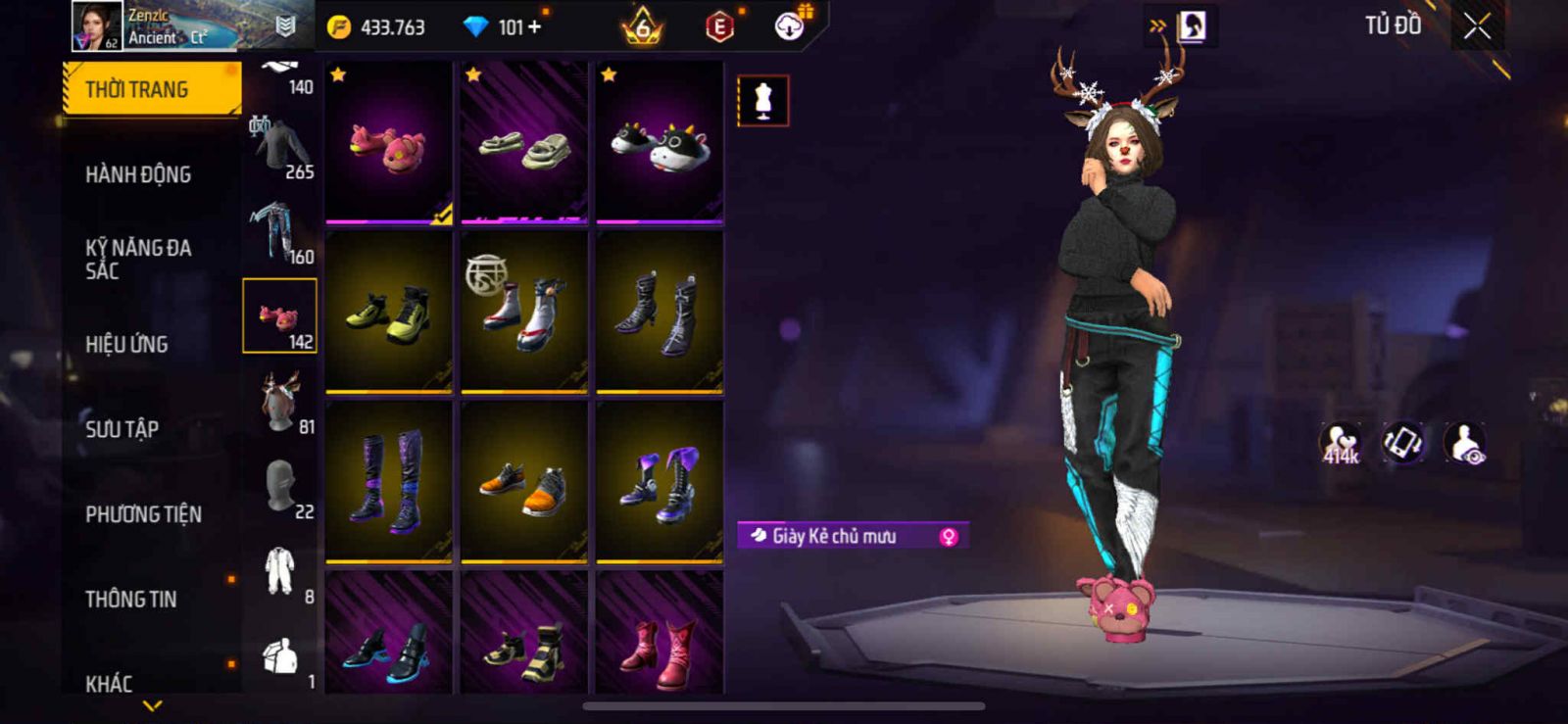
Task: Select the Thông Tin tab
Action: click(130, 599)
